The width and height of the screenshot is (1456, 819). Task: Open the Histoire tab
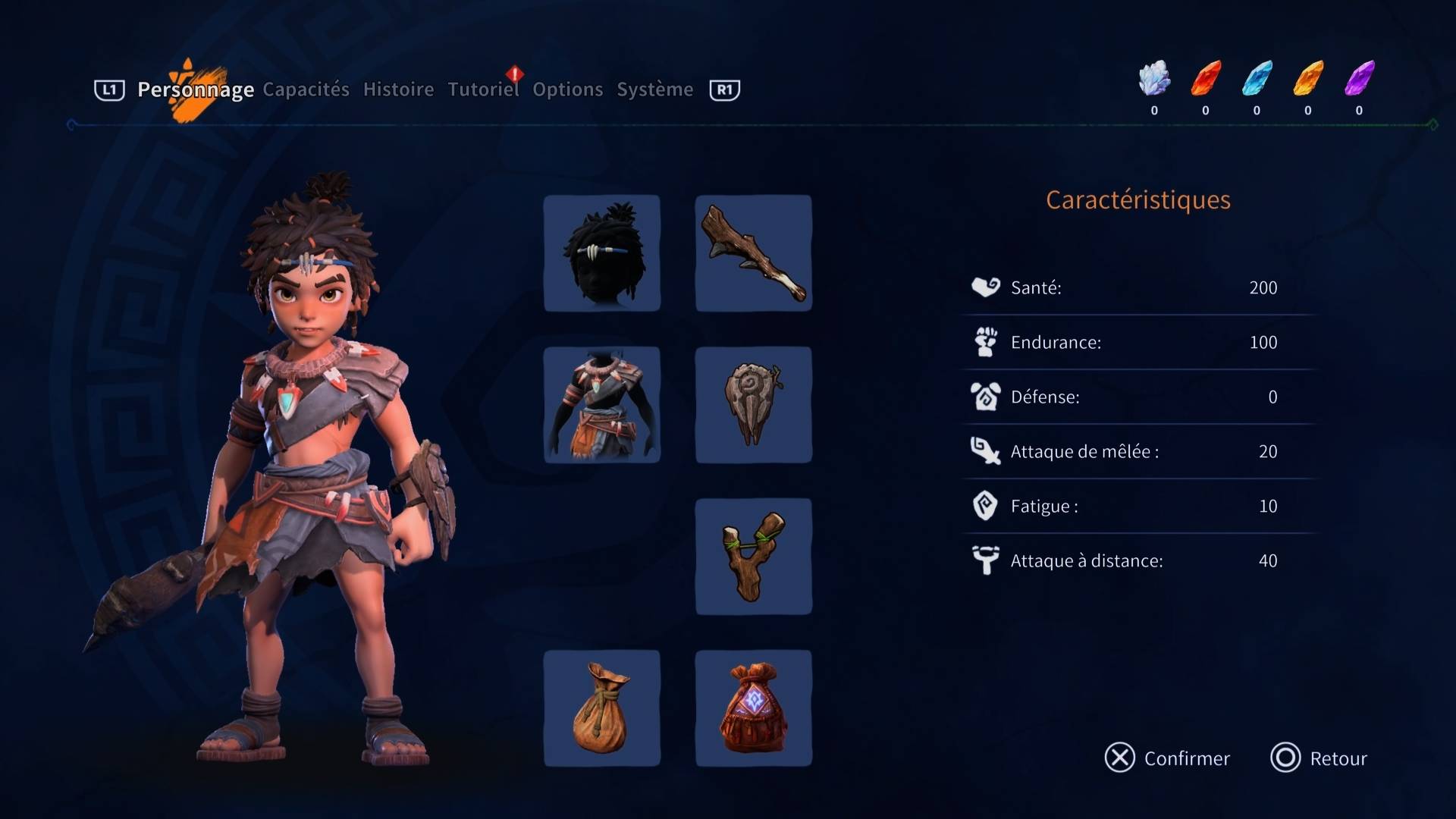click(x=398, y=89)
